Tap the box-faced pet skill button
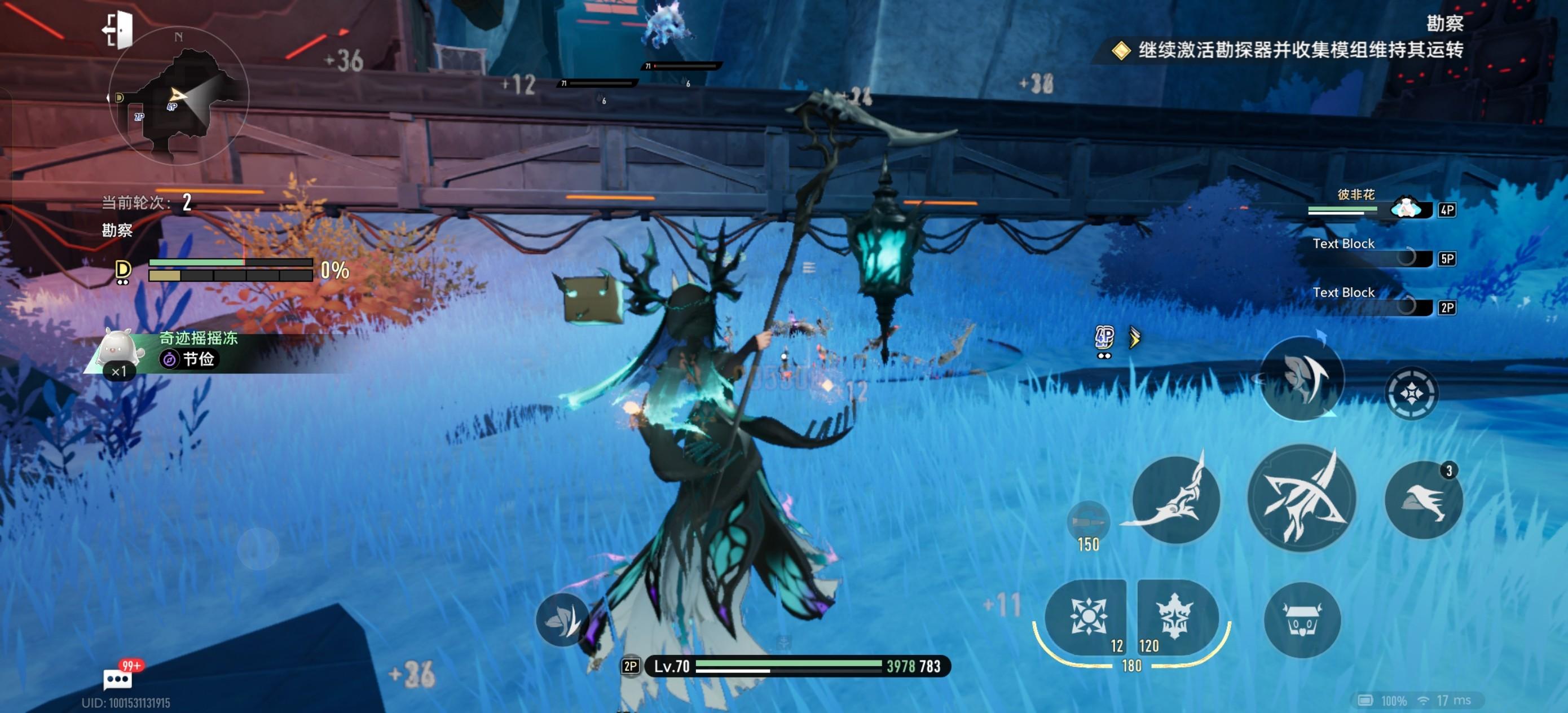 [1301, 620]
